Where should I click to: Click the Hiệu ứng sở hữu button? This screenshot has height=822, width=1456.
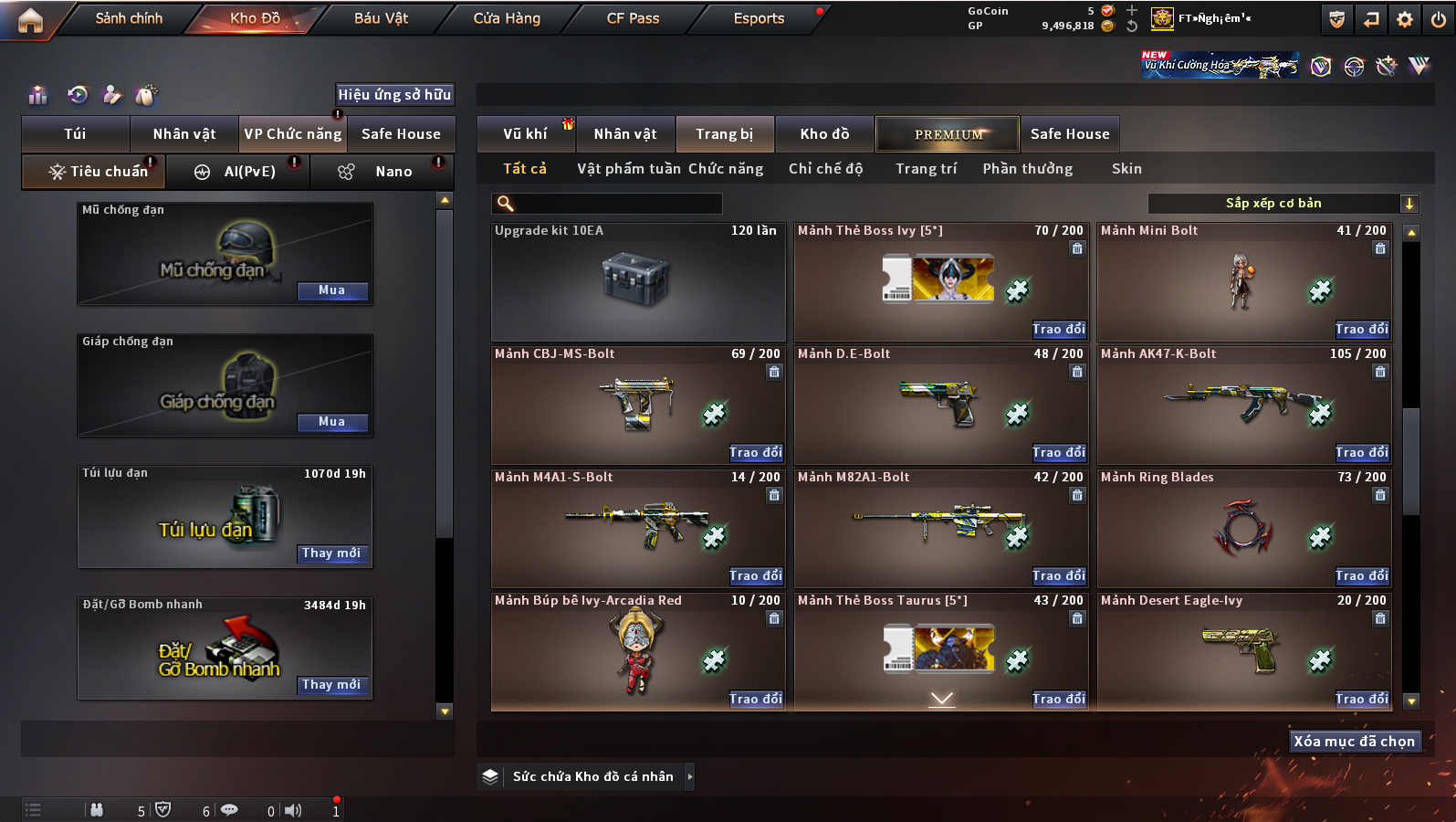click(x=394, y=94)
